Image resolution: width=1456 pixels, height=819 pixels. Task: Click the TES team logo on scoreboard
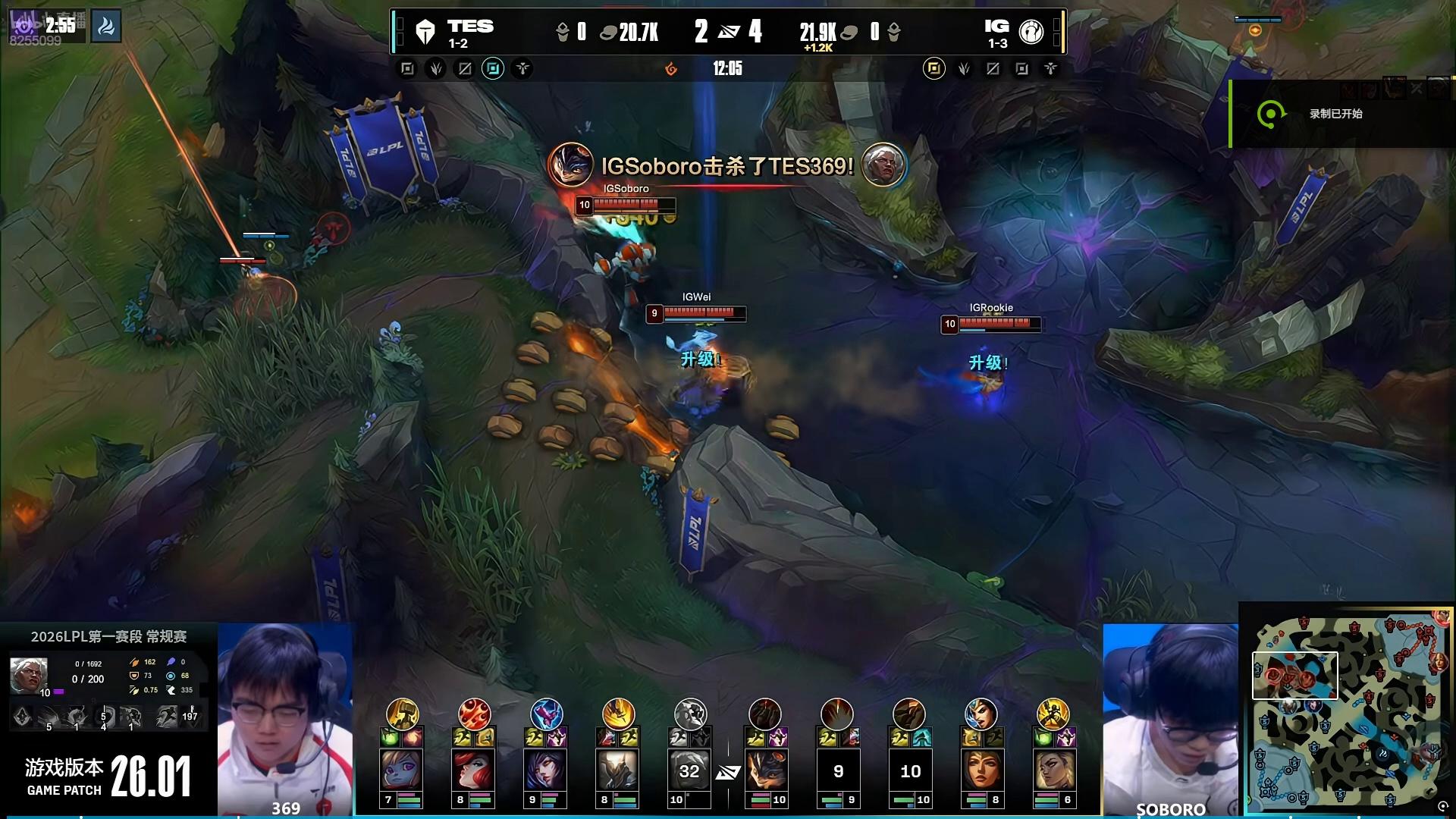(x=425, y=32)
